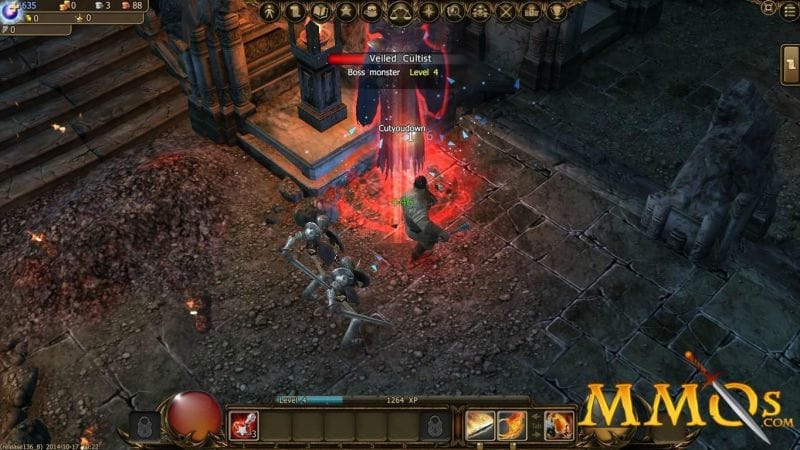Open the open-book icon in top toolbar
Image resolution: width=800 pixels, height=450 pixels.
coord(322,12)
